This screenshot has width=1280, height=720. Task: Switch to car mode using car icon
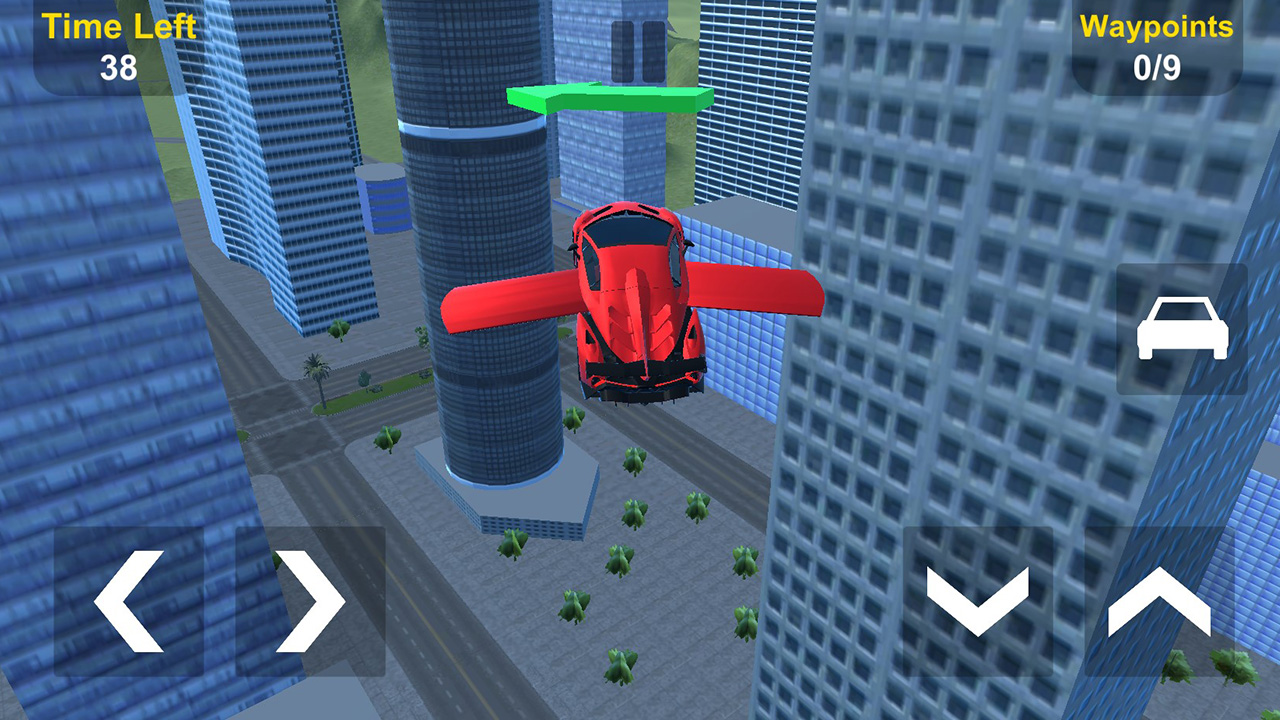pos(1182,329)
